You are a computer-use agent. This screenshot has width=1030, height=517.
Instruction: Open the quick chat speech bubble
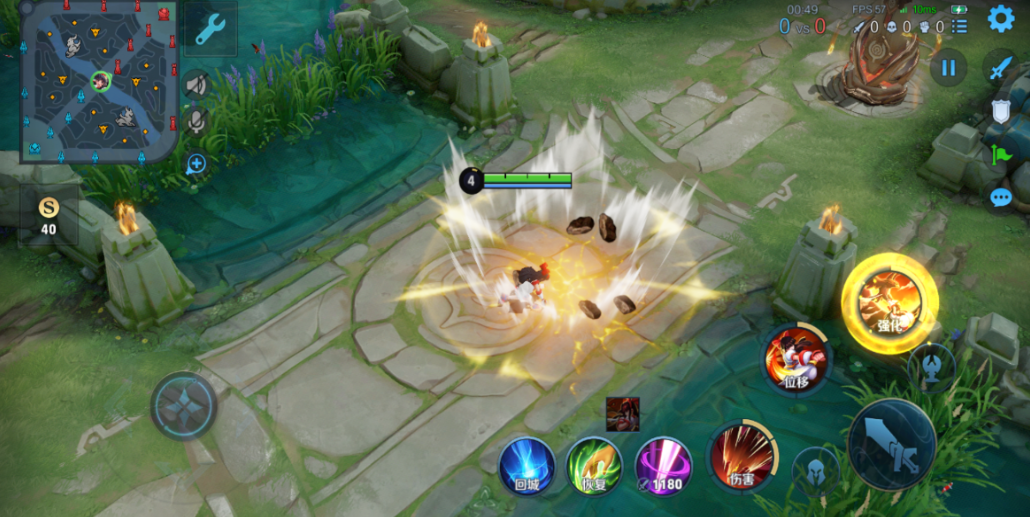(1000, 197)
